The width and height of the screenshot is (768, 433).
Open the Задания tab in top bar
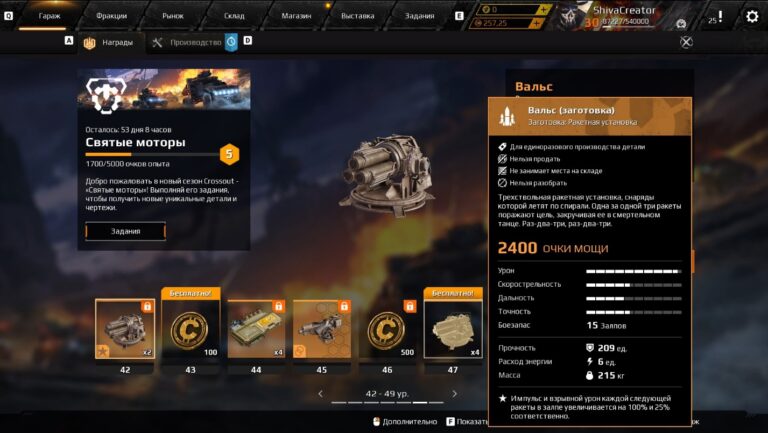tap(420, 16)
